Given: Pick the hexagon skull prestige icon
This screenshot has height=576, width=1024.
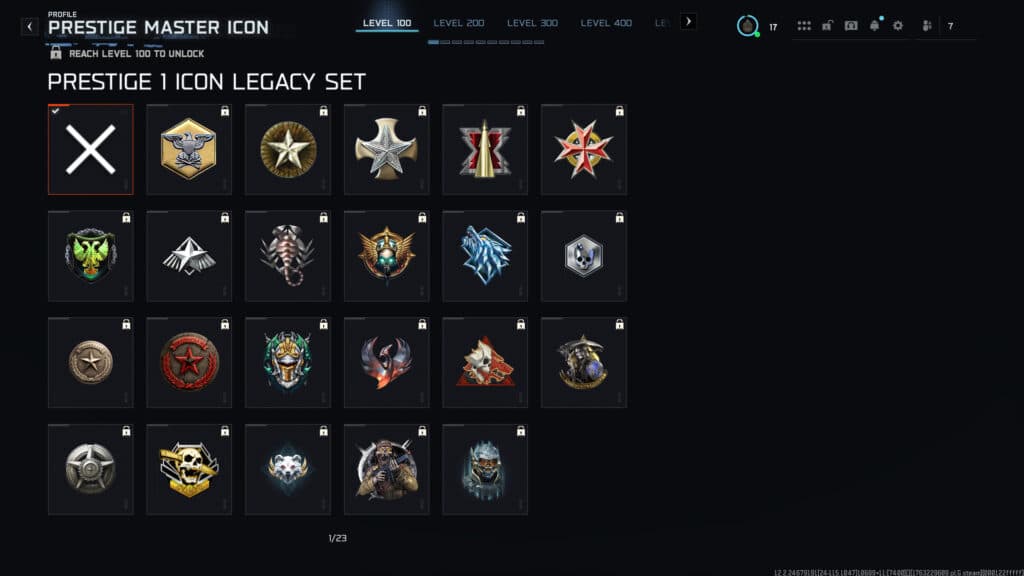Looking at the screenshot, I should pyautogui.click(x=584, y=255).
